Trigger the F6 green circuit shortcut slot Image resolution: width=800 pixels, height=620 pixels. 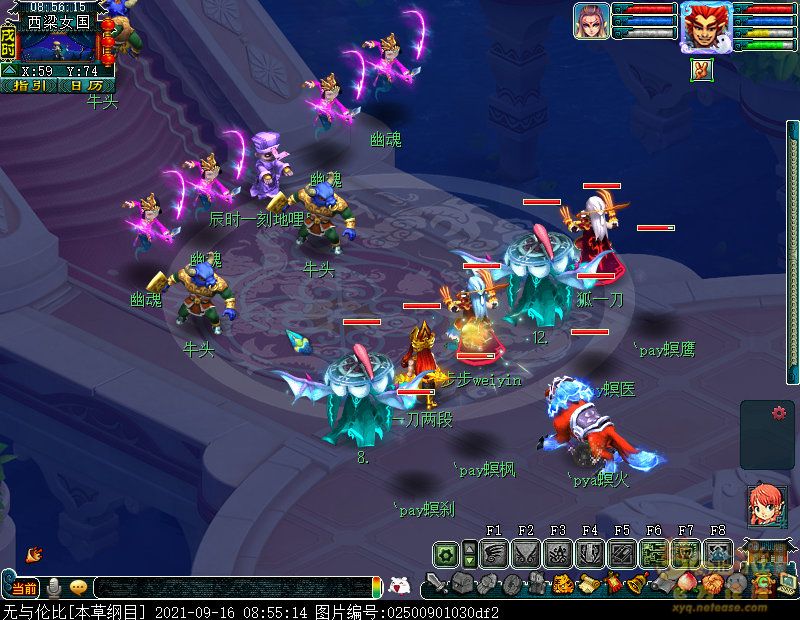click(x=653, y=552)
